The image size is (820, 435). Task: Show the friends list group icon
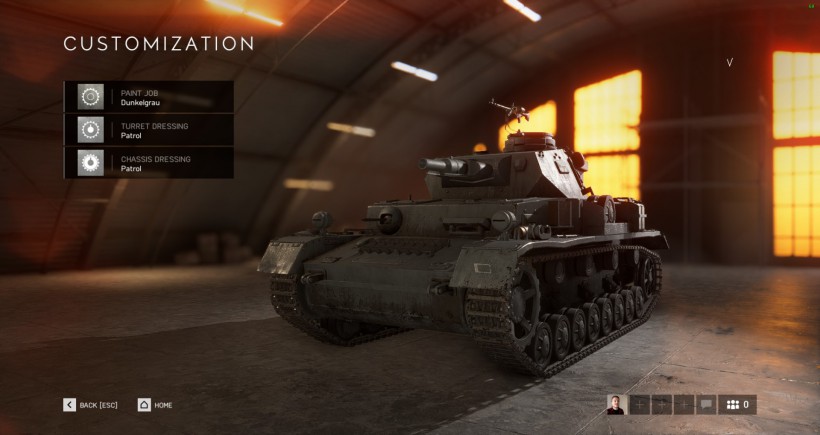[x=738, y=405]
